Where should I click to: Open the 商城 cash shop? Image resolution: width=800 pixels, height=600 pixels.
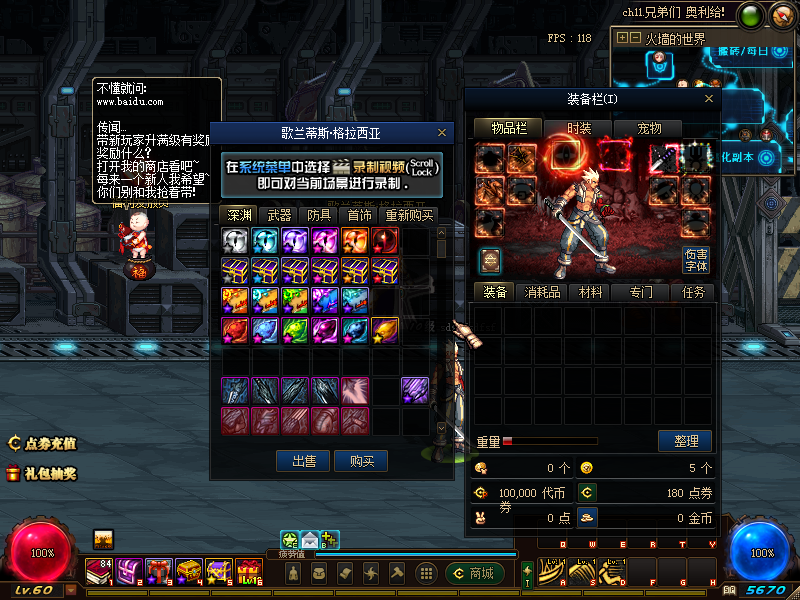[x=474, y=573]
